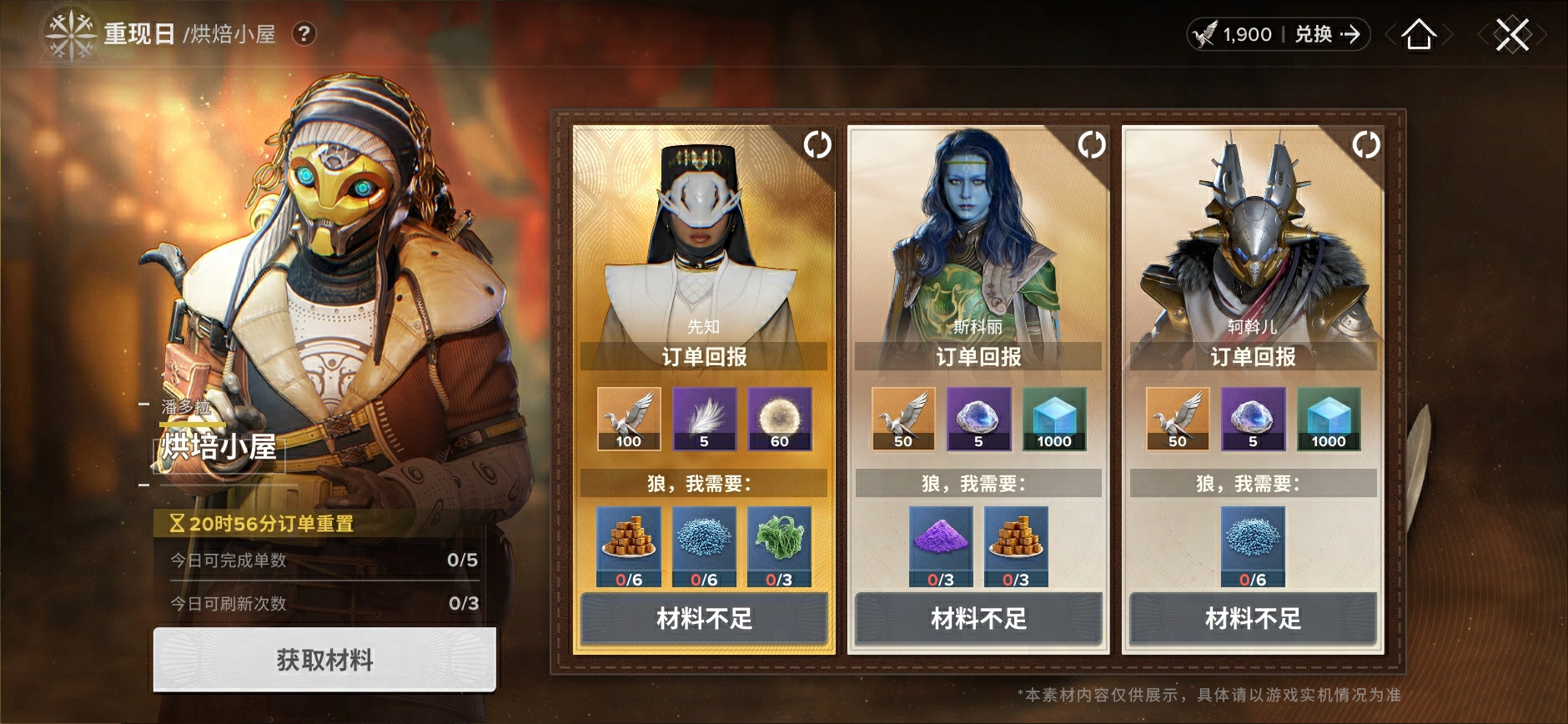Viewport: 1568px width, 724px height.
Task: Click the 获取材料 button
Action: click(x=324, y=660)
